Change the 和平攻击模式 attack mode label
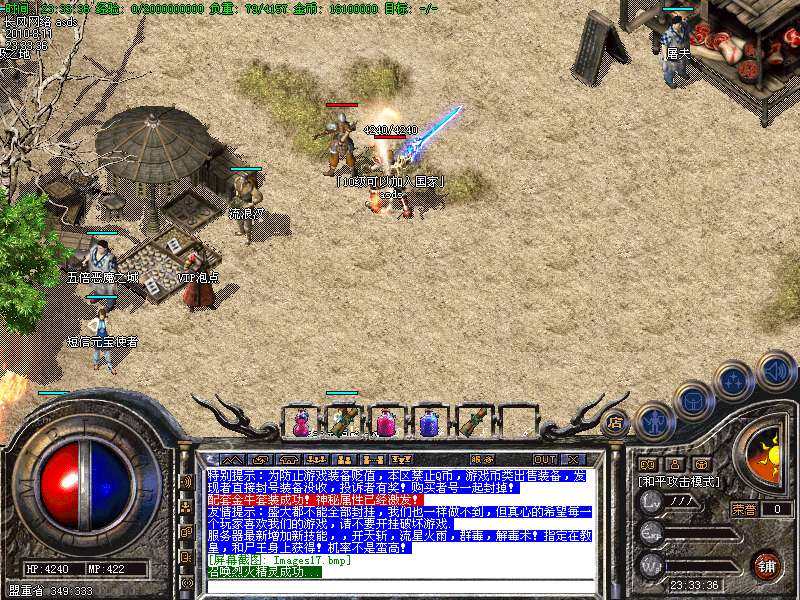Viewport: 800px width, 600px height. (x=680, y=481)
